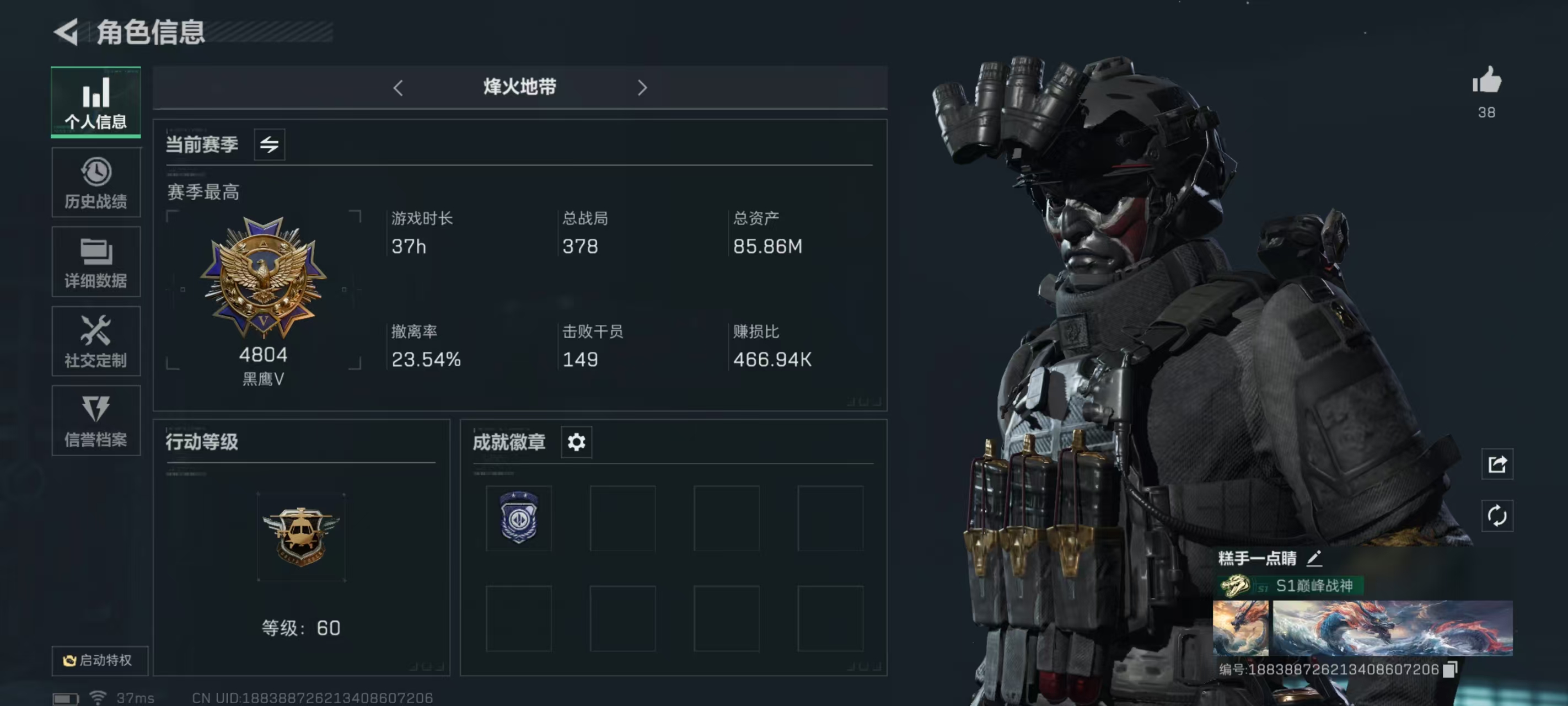Select the 社交定制 tab

(96, 341)
